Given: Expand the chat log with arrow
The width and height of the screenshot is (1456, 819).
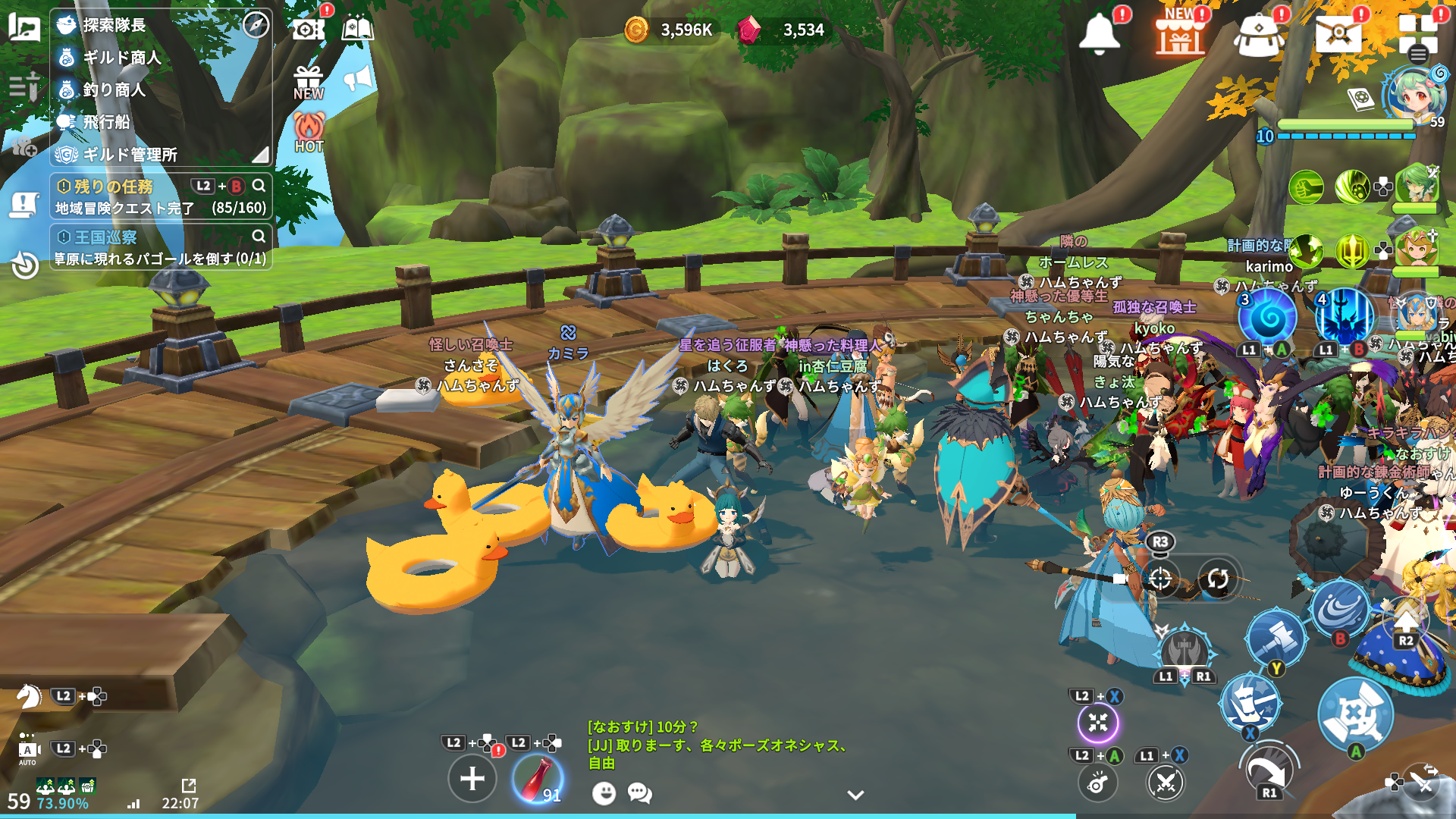Looking at the screenshot, I should tap(855, 795).
